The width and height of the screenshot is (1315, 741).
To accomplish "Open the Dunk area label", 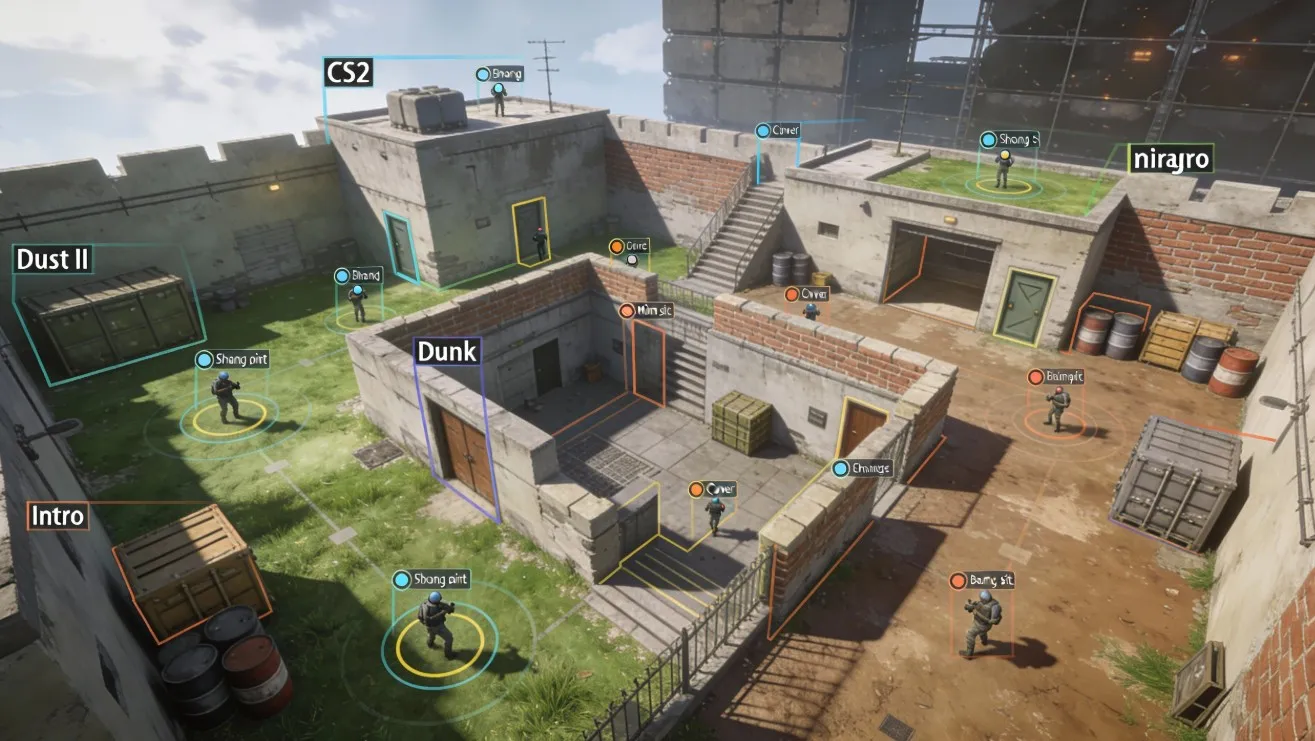I will pos(446,351).
